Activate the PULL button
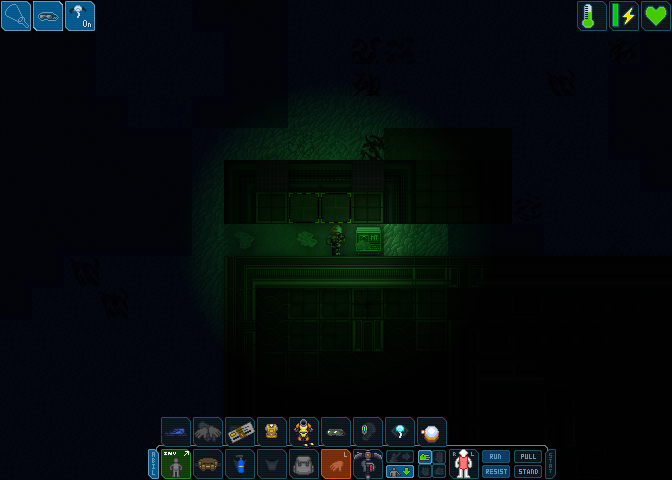The image size is (672, 480). click(x=527, y=456)
